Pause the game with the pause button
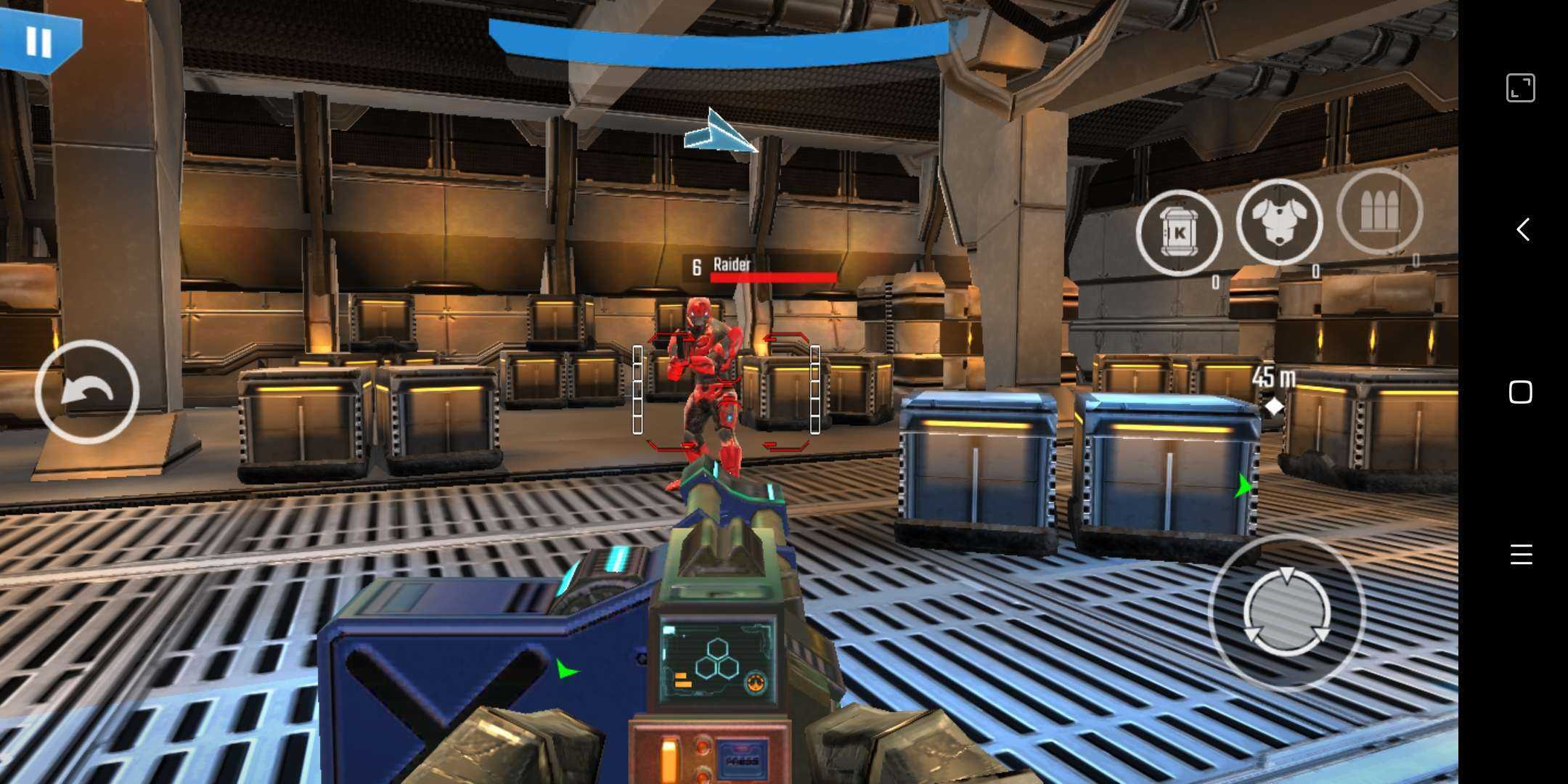Image resolution: width=1568 pixels, height=784 pixels. point(38,41)
